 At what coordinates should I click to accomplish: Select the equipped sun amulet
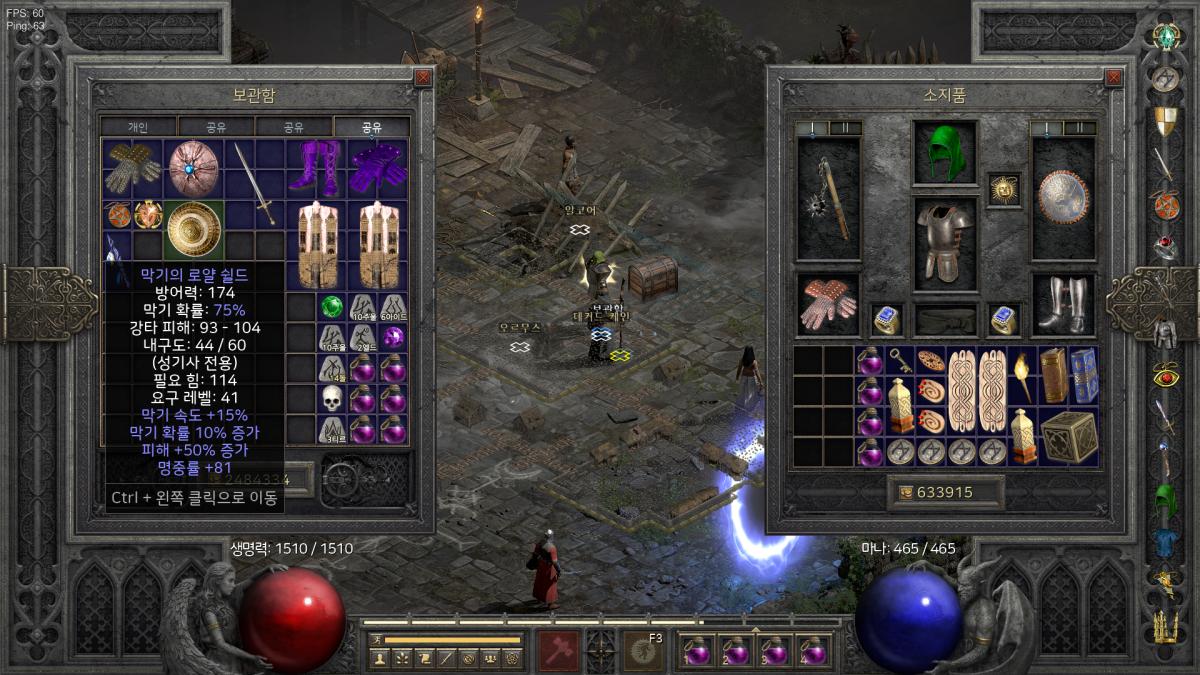(1003, 189)
